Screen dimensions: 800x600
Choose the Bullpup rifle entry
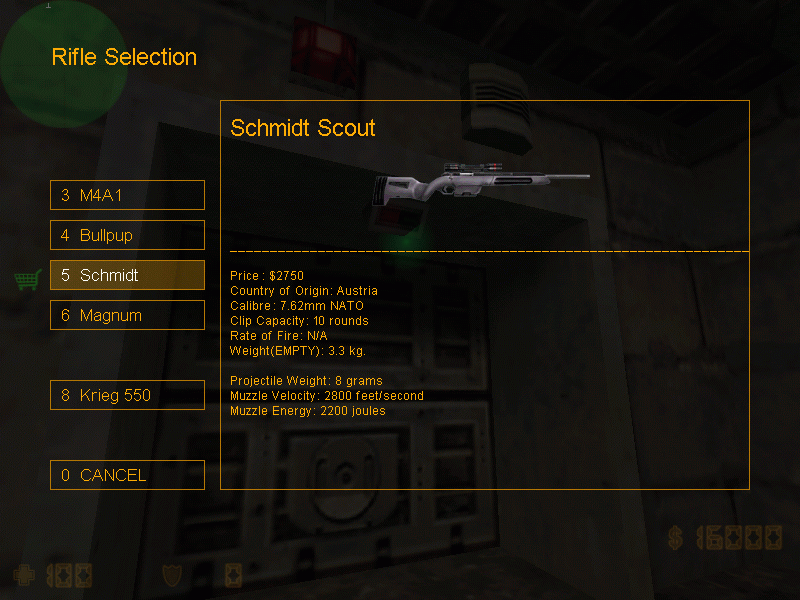point(127,235)
